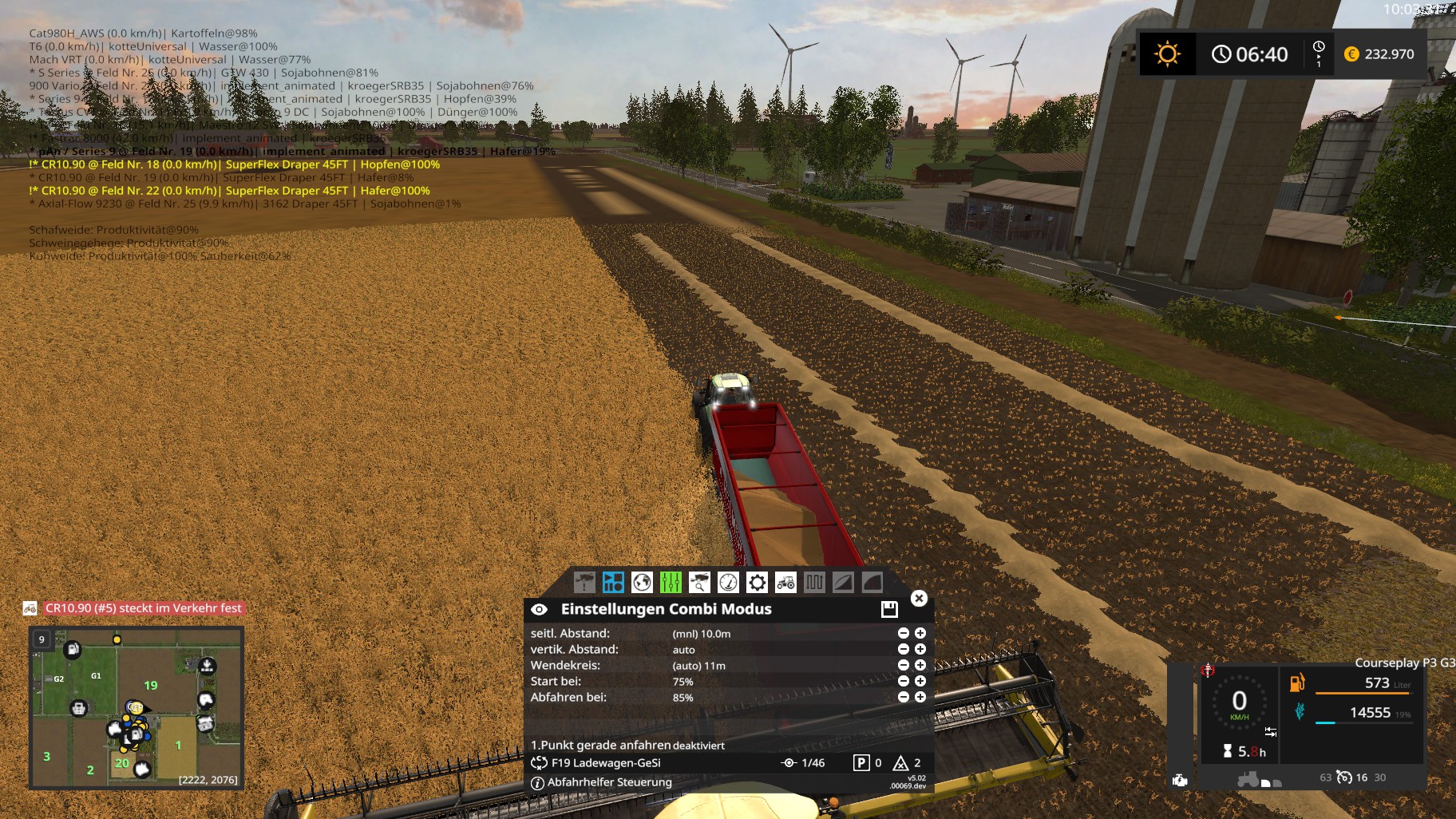Toggle the blue shapes mode icon in the toolbar
Image resolution: width=1456 pixels, height=819 pixels.
coord(614,581)
